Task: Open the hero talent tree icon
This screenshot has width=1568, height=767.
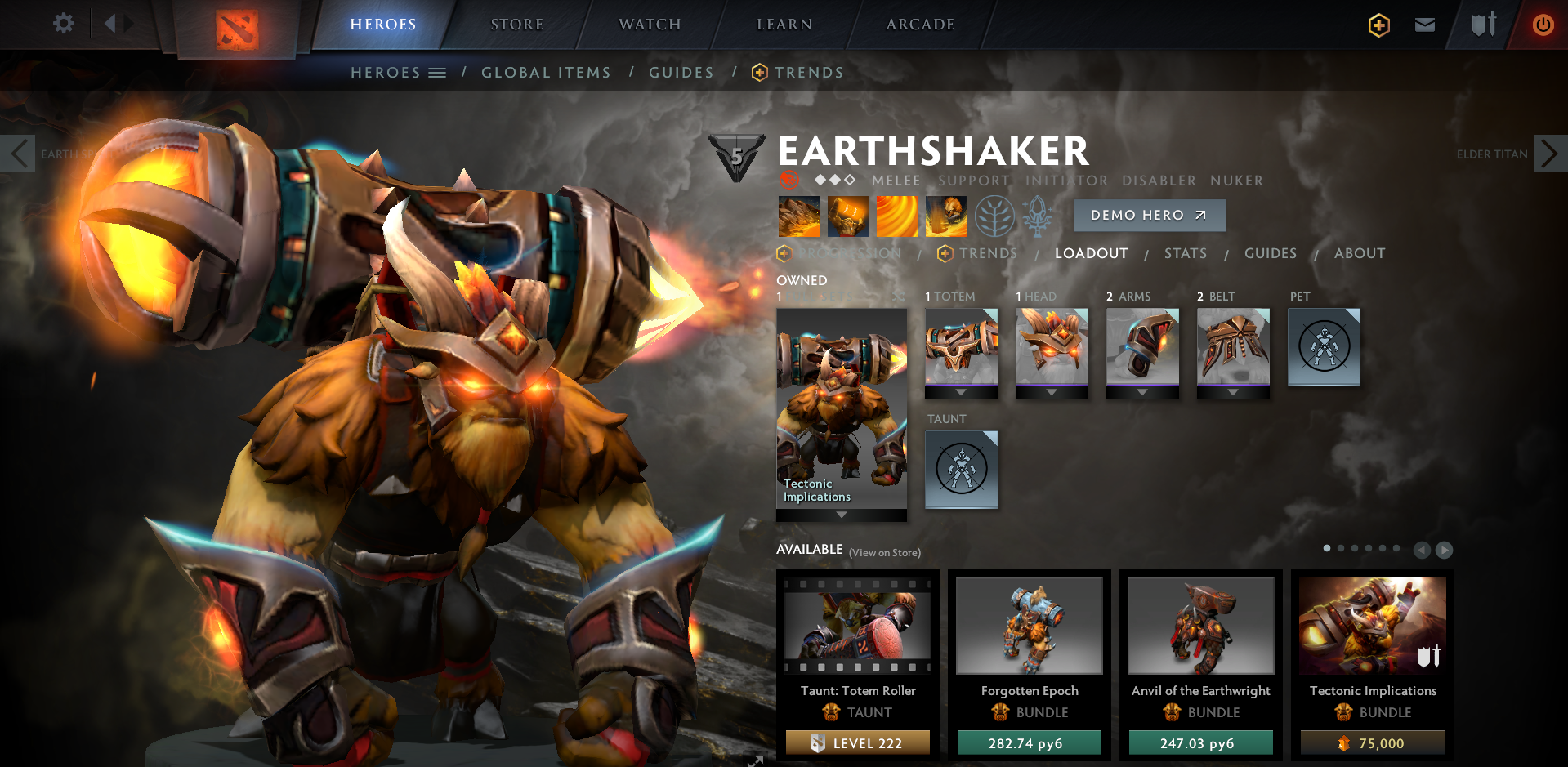Action: click(994, 216)
